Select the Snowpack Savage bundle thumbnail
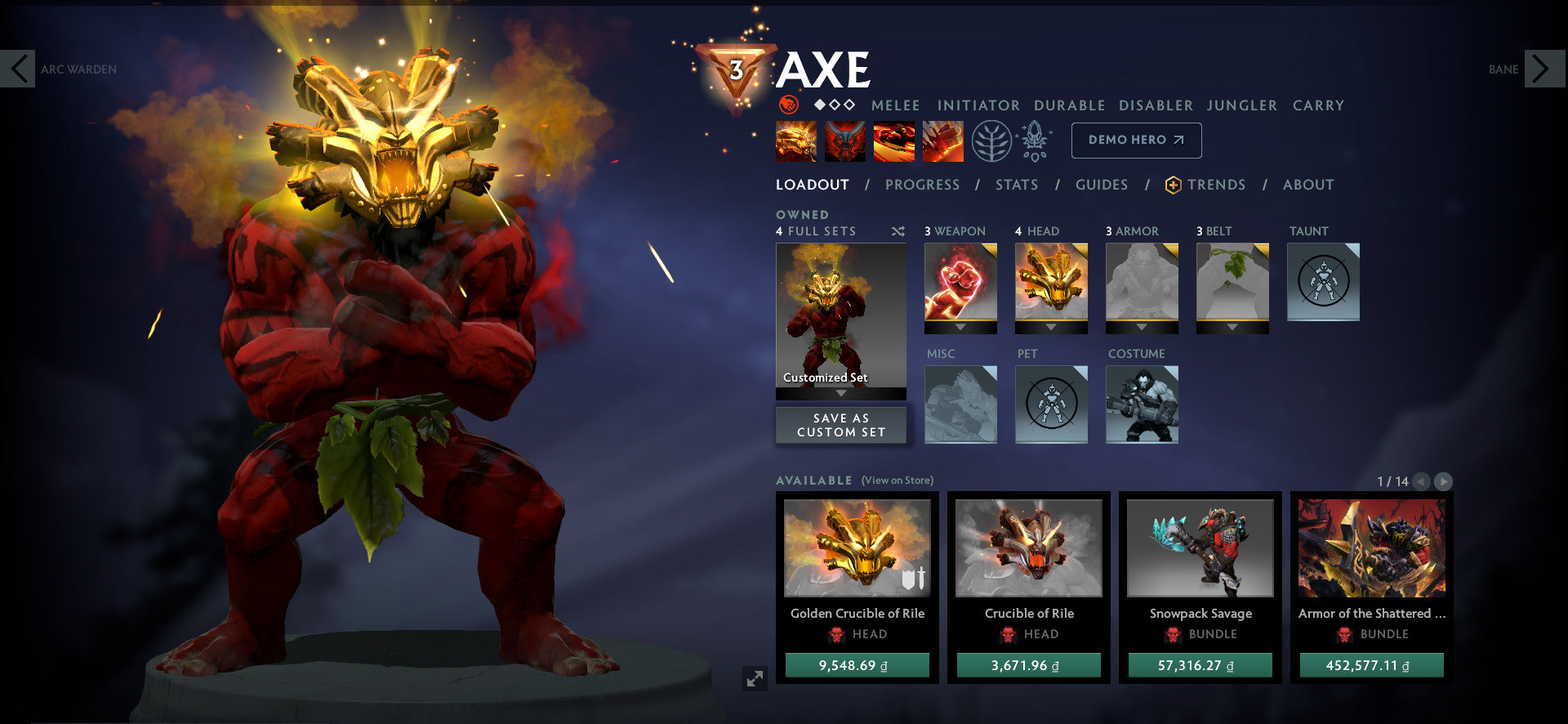The height and width of the screenshot is (724, 1568). tap(1198, 549)
